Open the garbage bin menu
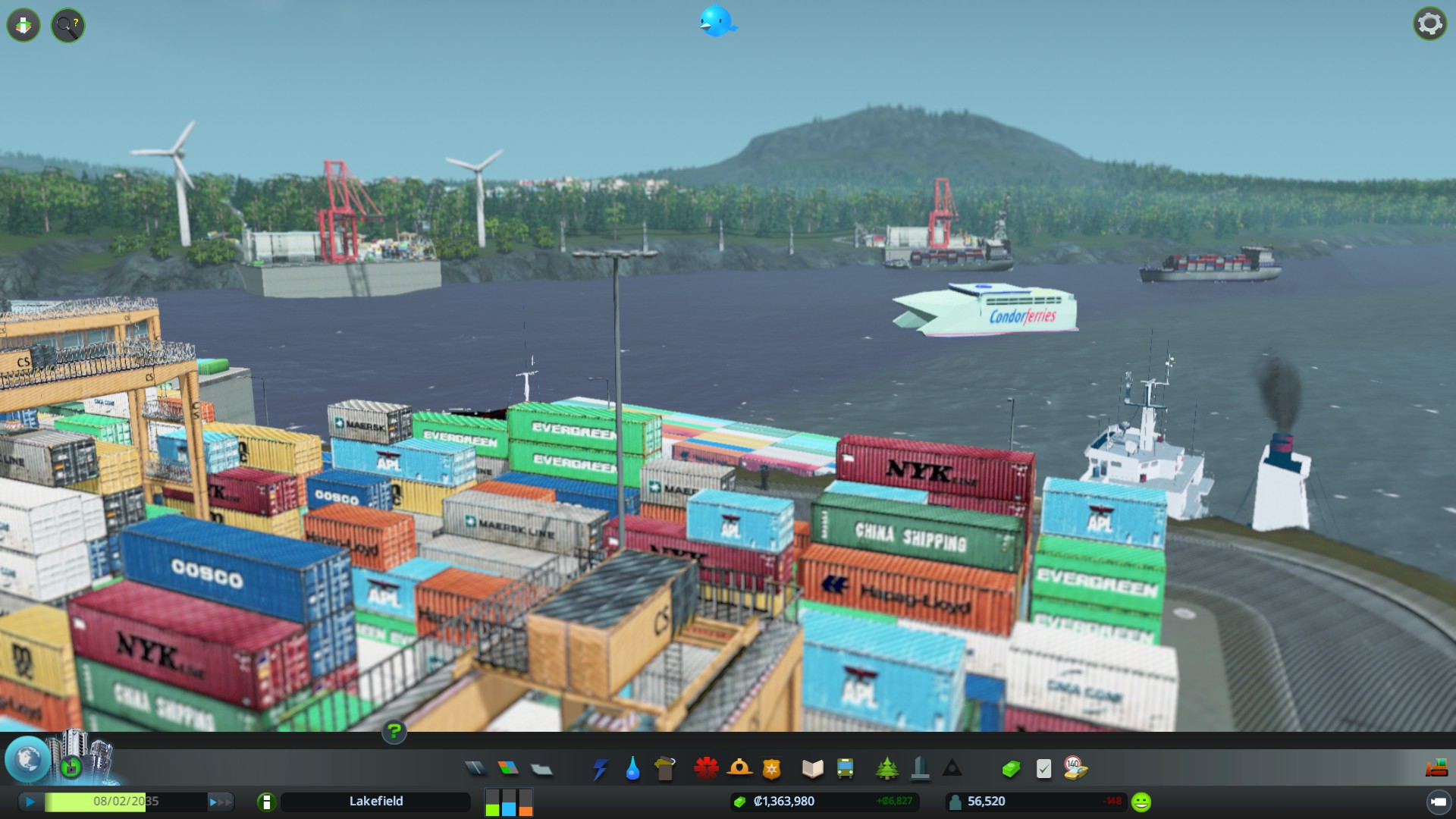This screenshot has width=1456, height=819. pyautogui.click(x=665, y=769)
